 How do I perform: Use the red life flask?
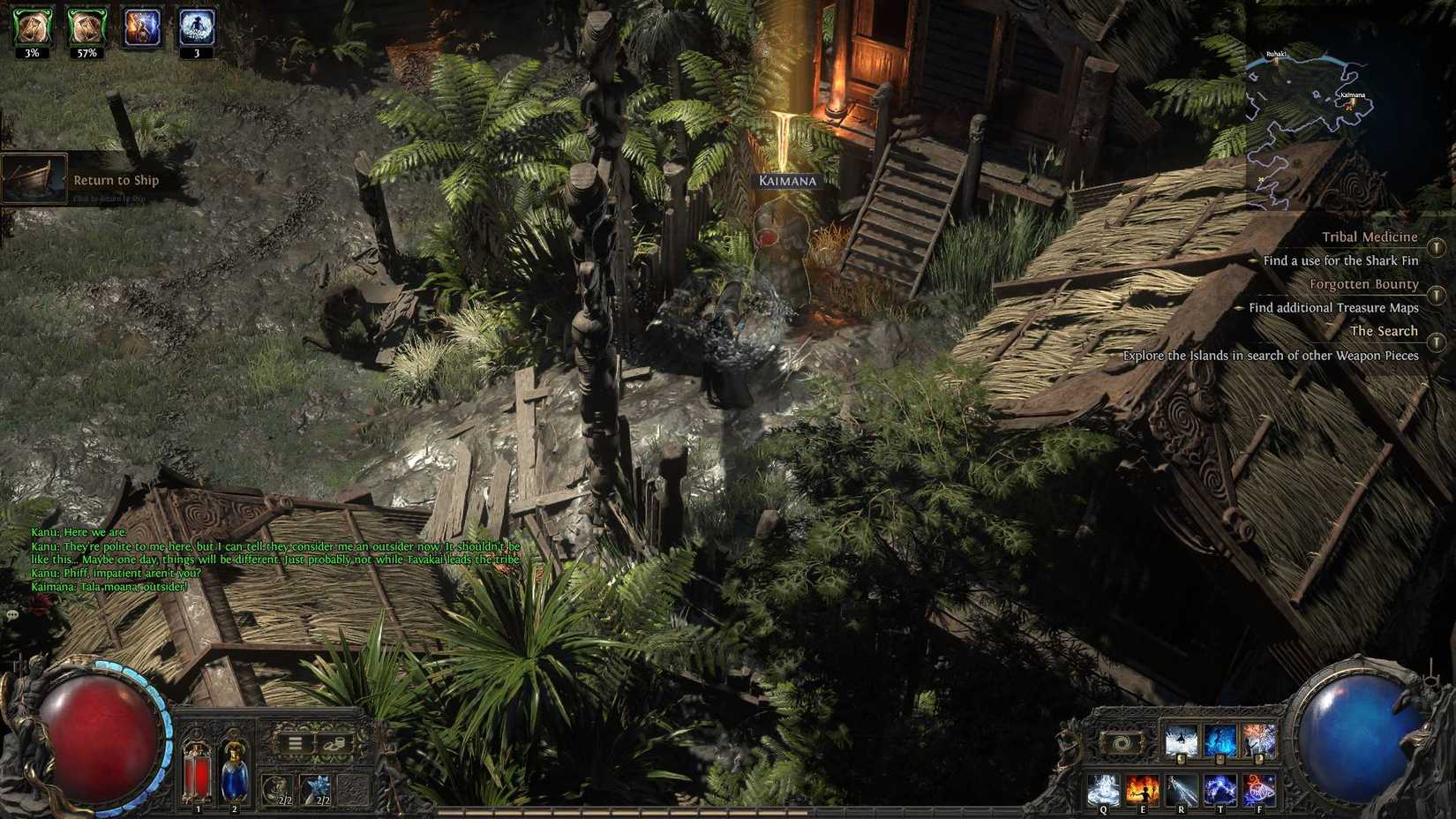click(x=197, y=770)
